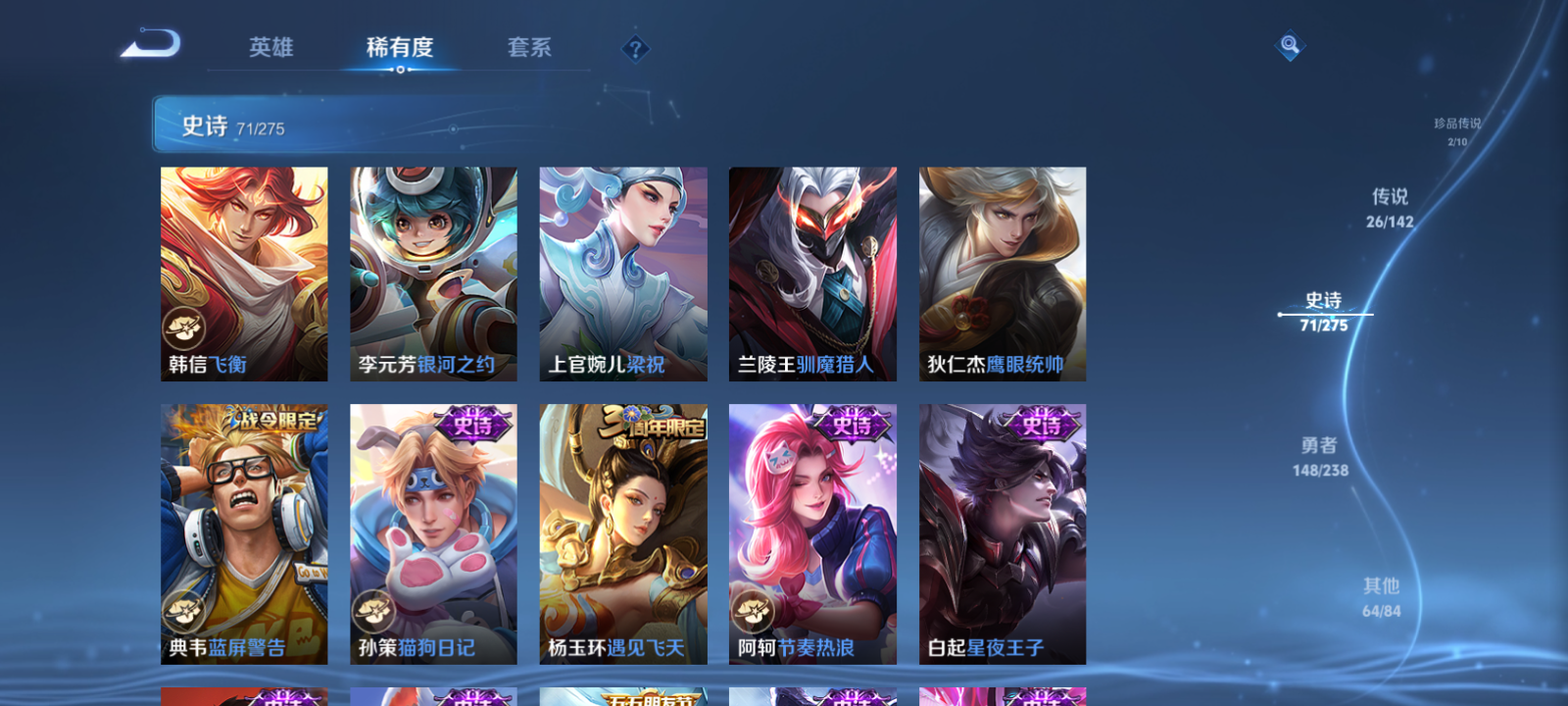Select 其他 64/84 in the sidebar
Viewport: 1568px width, 706px height.
[1381, 595]
